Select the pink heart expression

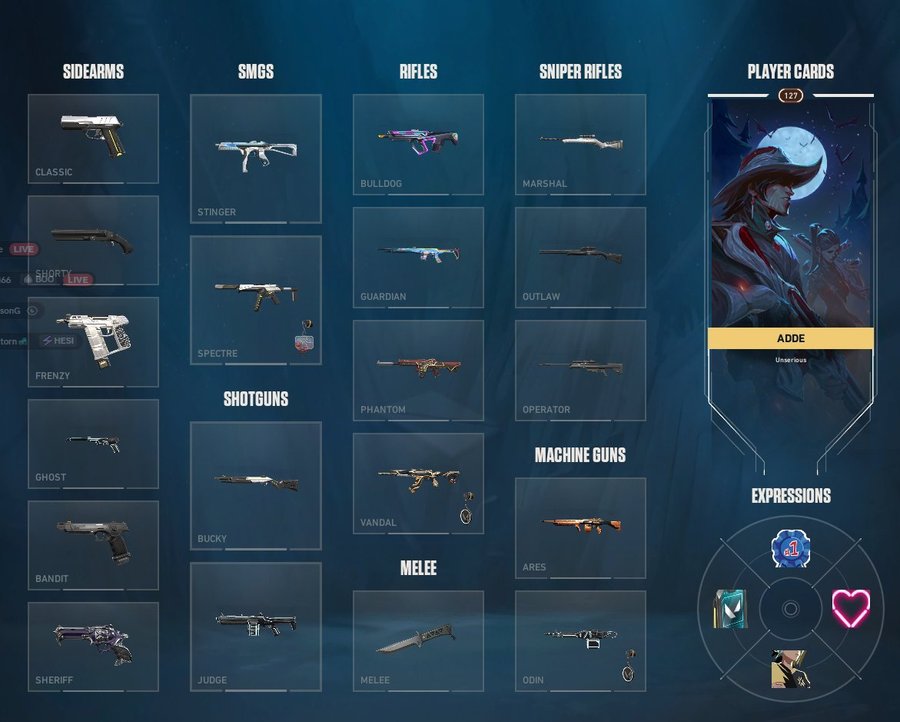851,608
